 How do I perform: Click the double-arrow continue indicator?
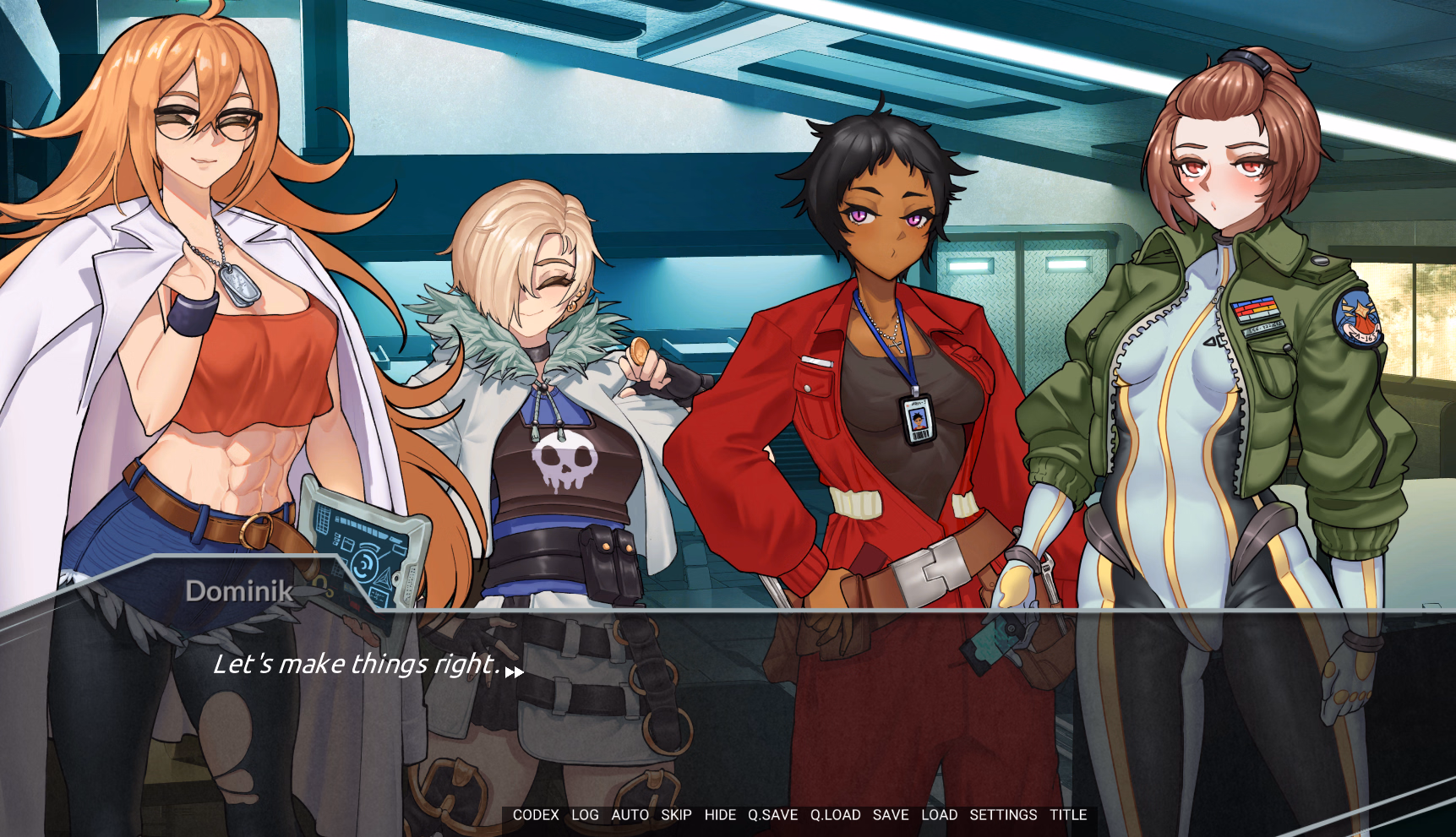[x=514, y=672]
